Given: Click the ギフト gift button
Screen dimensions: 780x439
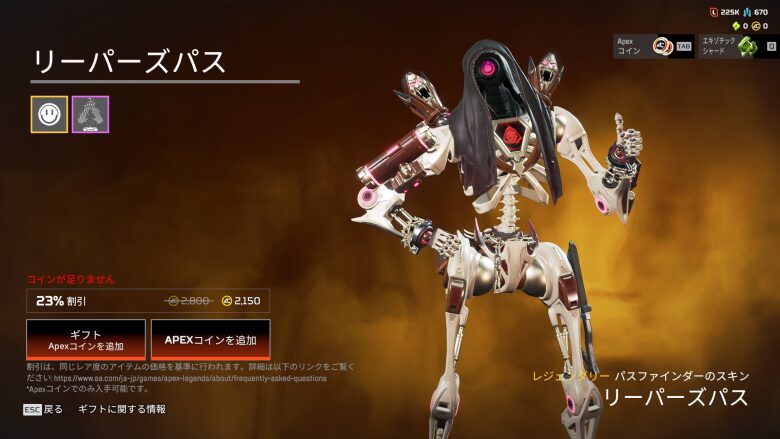Looking at the screenshot, I should click(x=86, y=340).
